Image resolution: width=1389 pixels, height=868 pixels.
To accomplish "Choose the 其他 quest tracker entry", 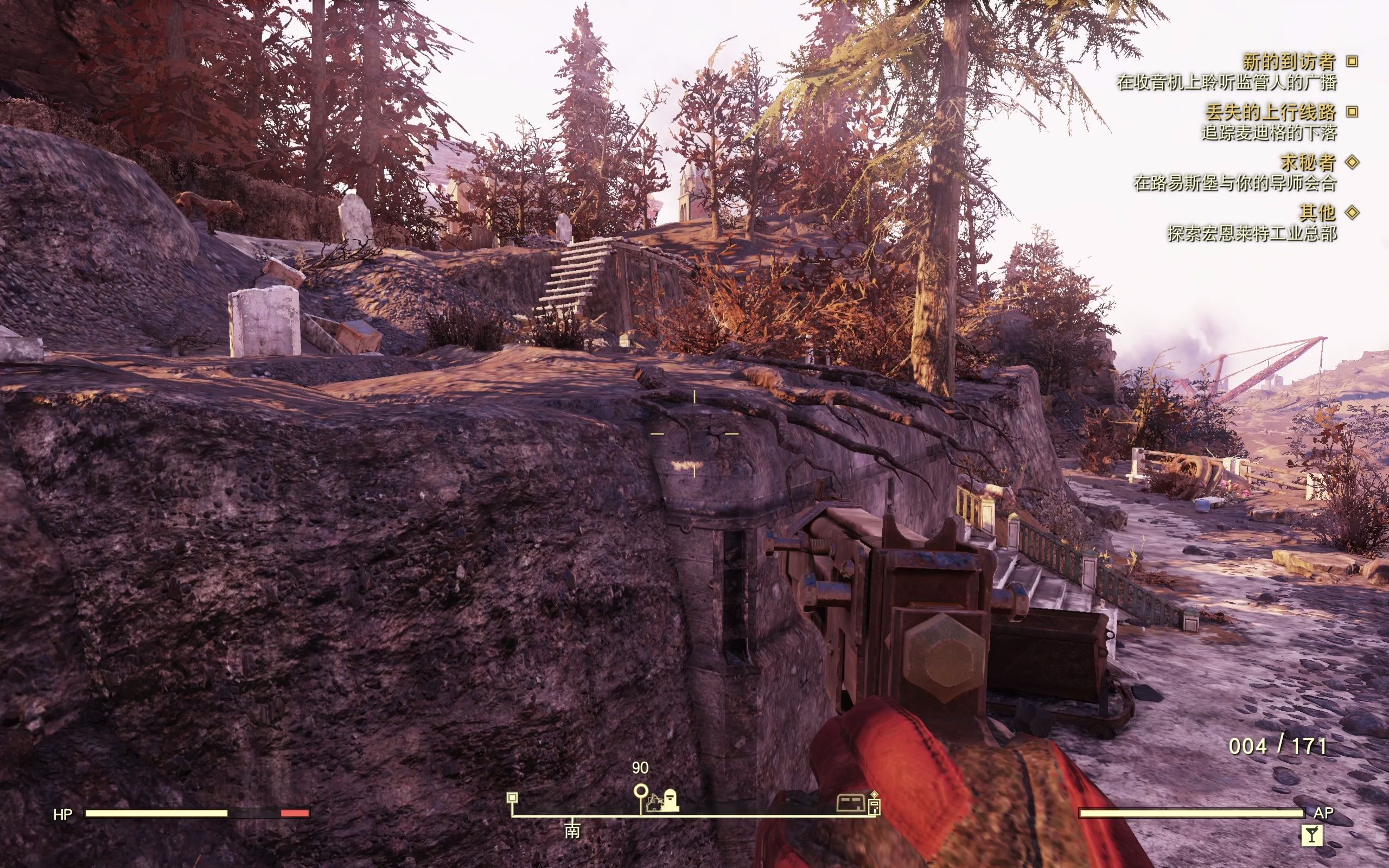I will pyautogui.click(x=1318, y=213).
